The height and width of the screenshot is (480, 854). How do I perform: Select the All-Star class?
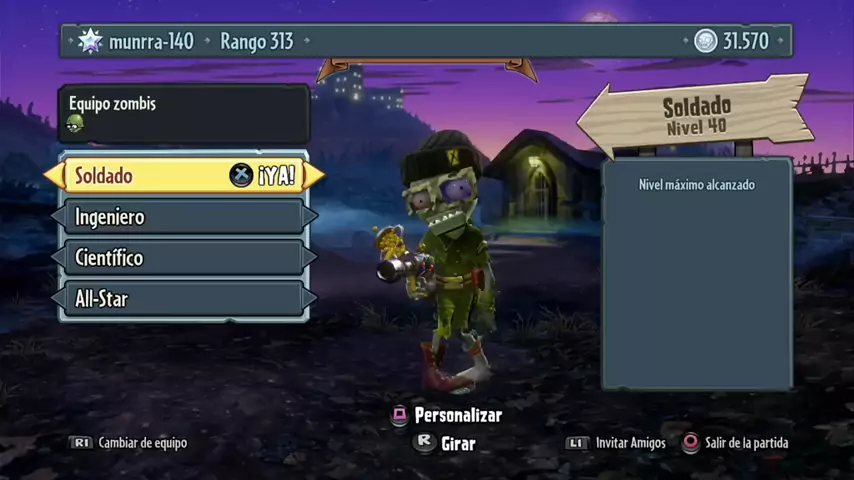click(184, 298)
